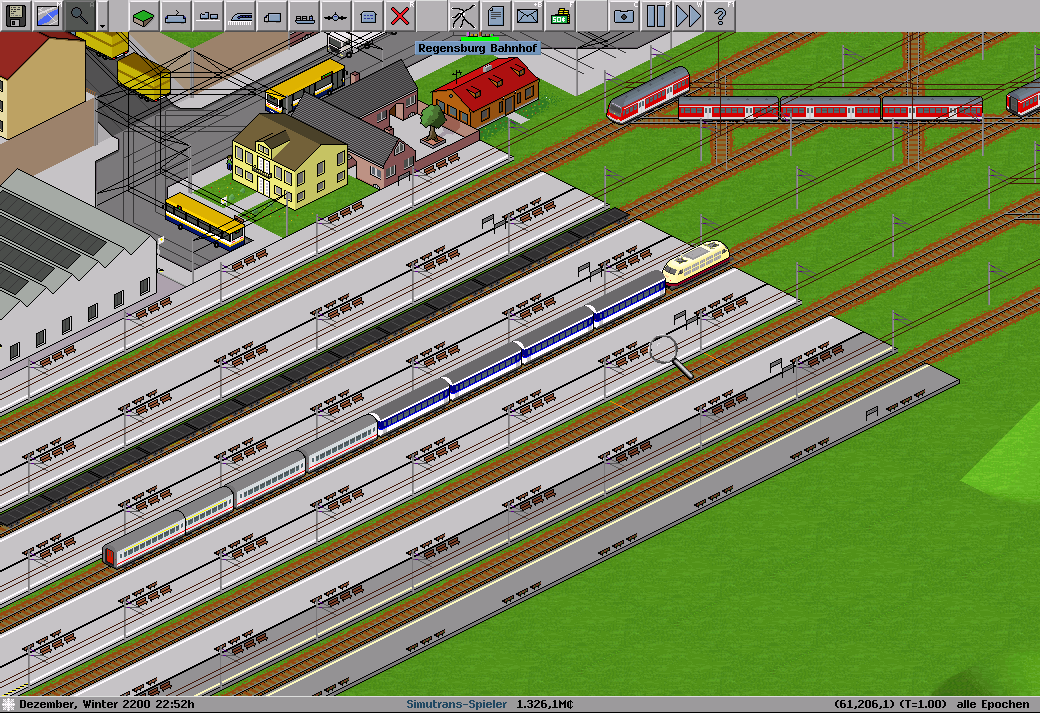Open the document lists window
1040x713 pixels.
[x=495, y=15]
